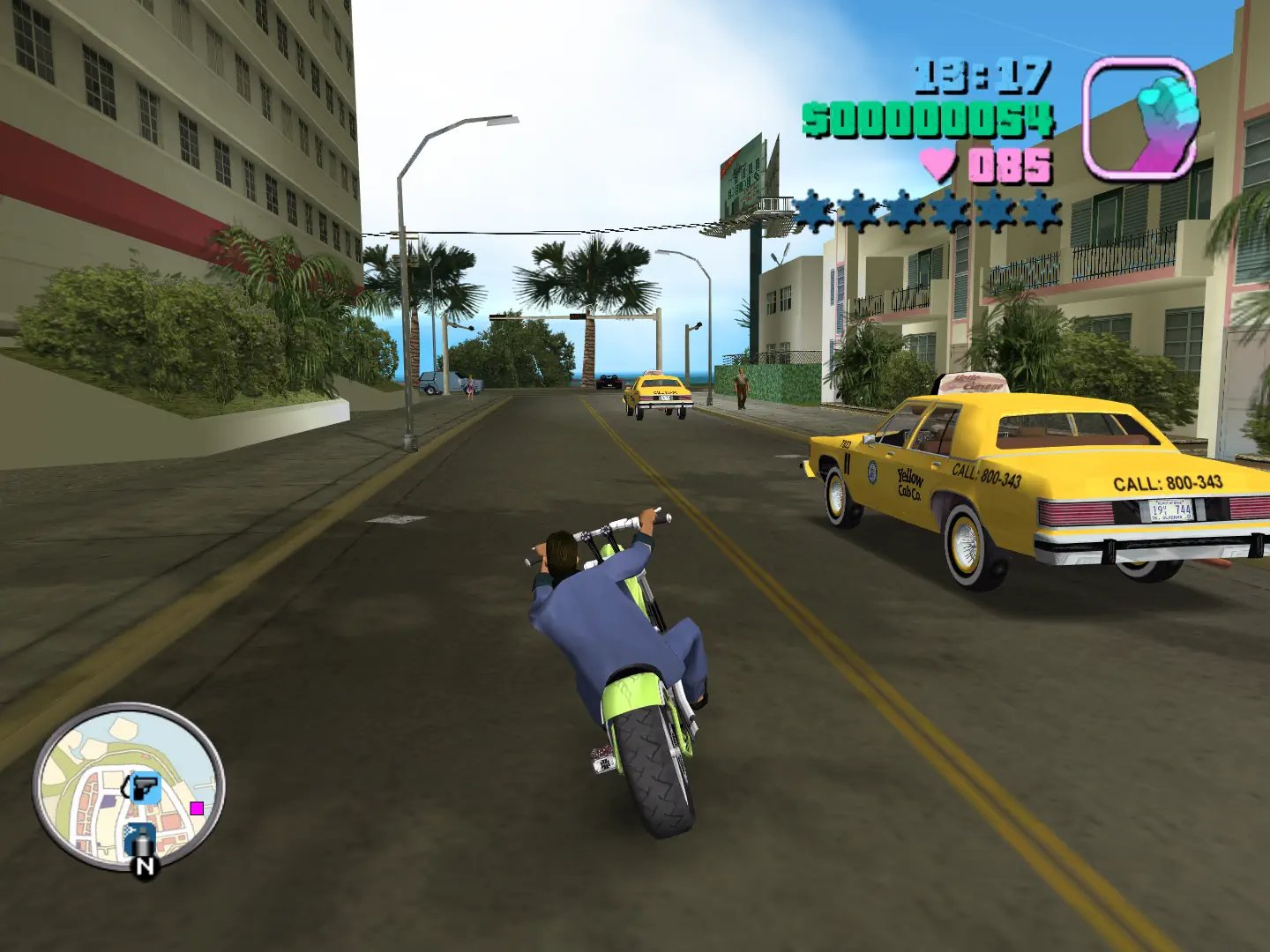
Task: Select the Pay 'n' Spray can blip
Action: pos(139,838)
